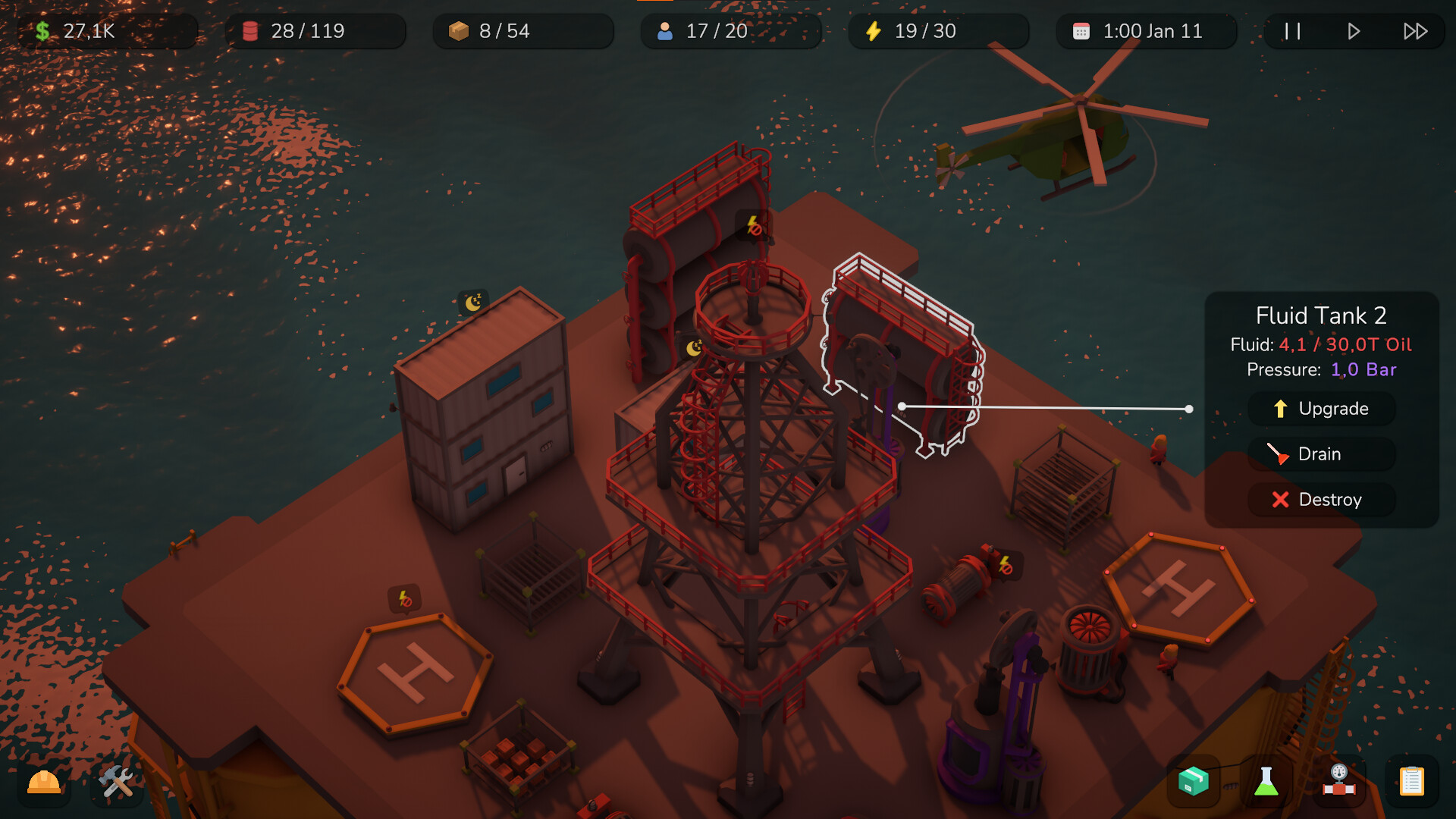1456x819 pixels.
Task: Click the crate storage counter icon
Action: (456, 30)
